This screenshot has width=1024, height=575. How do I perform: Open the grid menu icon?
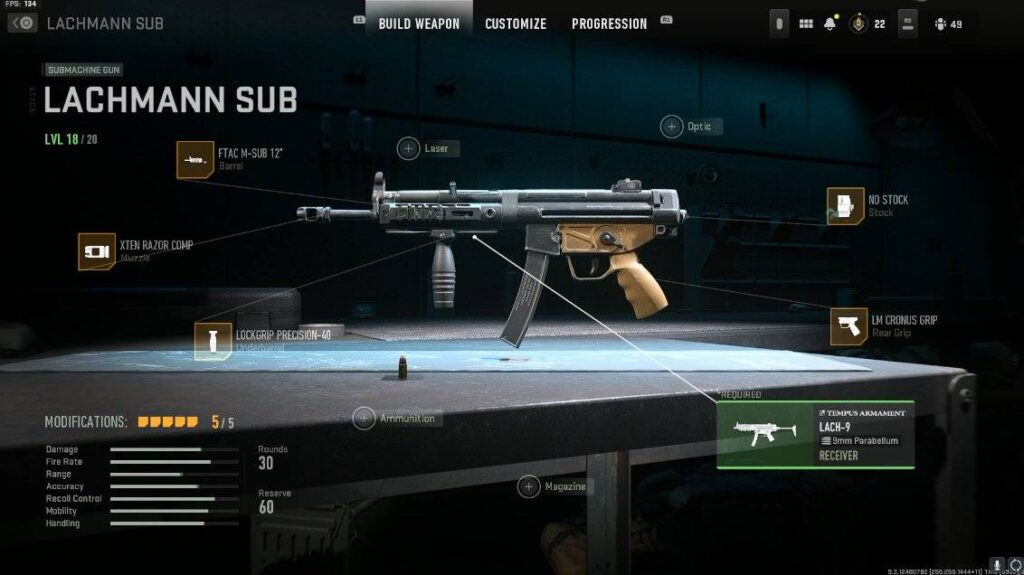click(806, 24)
